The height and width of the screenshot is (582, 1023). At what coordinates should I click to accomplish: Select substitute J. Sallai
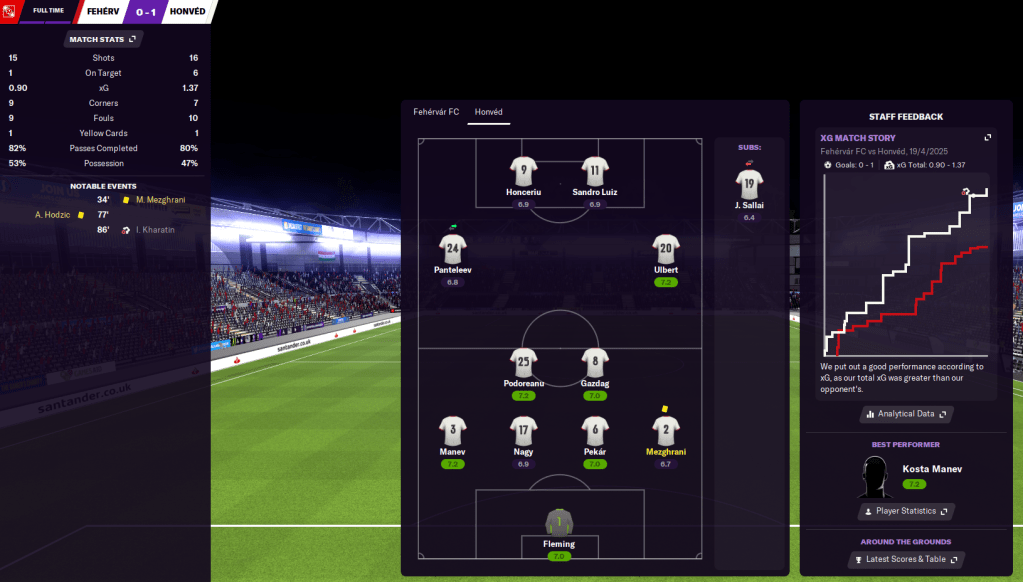749,185
